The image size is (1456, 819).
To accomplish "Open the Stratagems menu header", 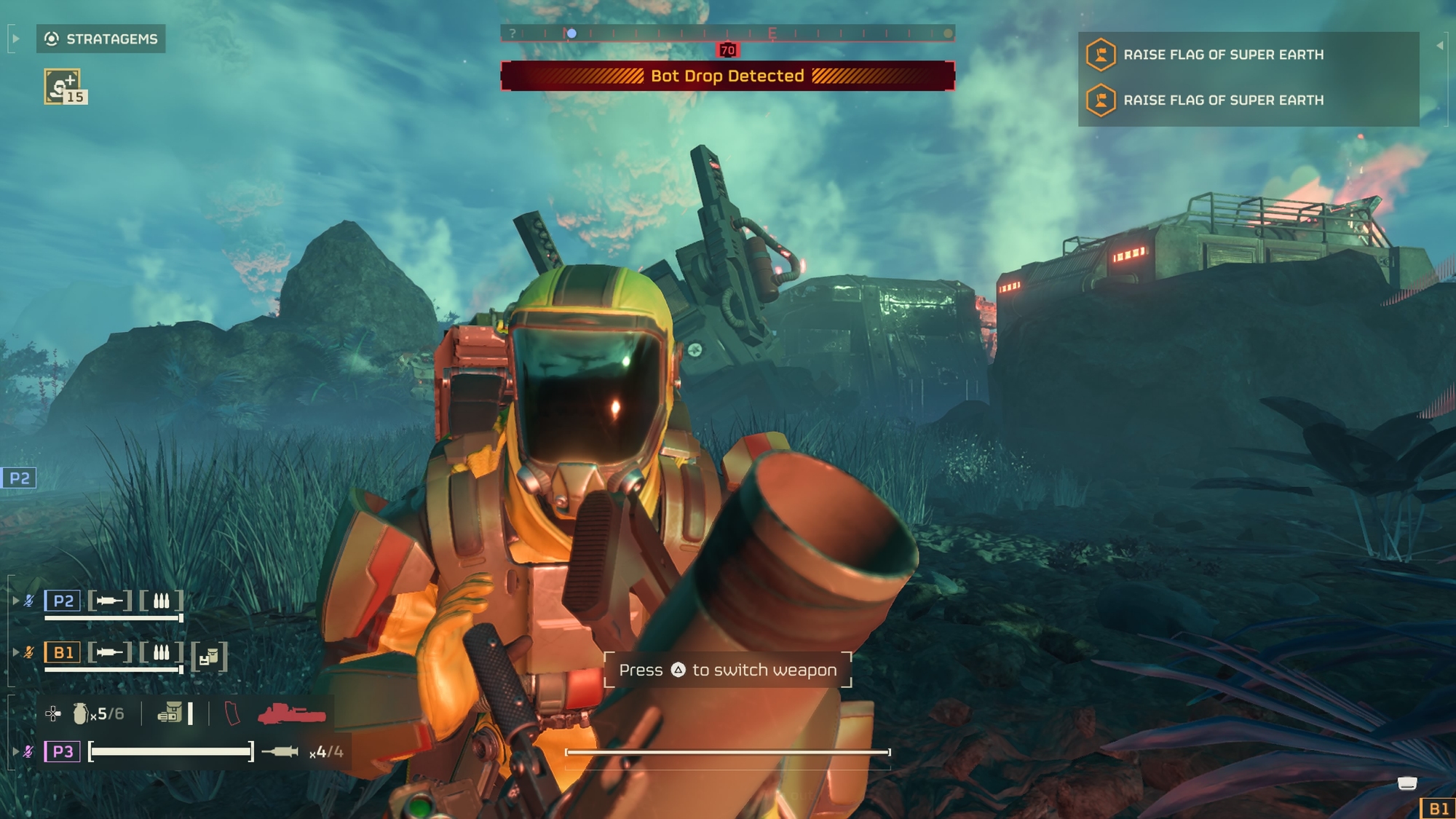I will [x=101, y=39].
